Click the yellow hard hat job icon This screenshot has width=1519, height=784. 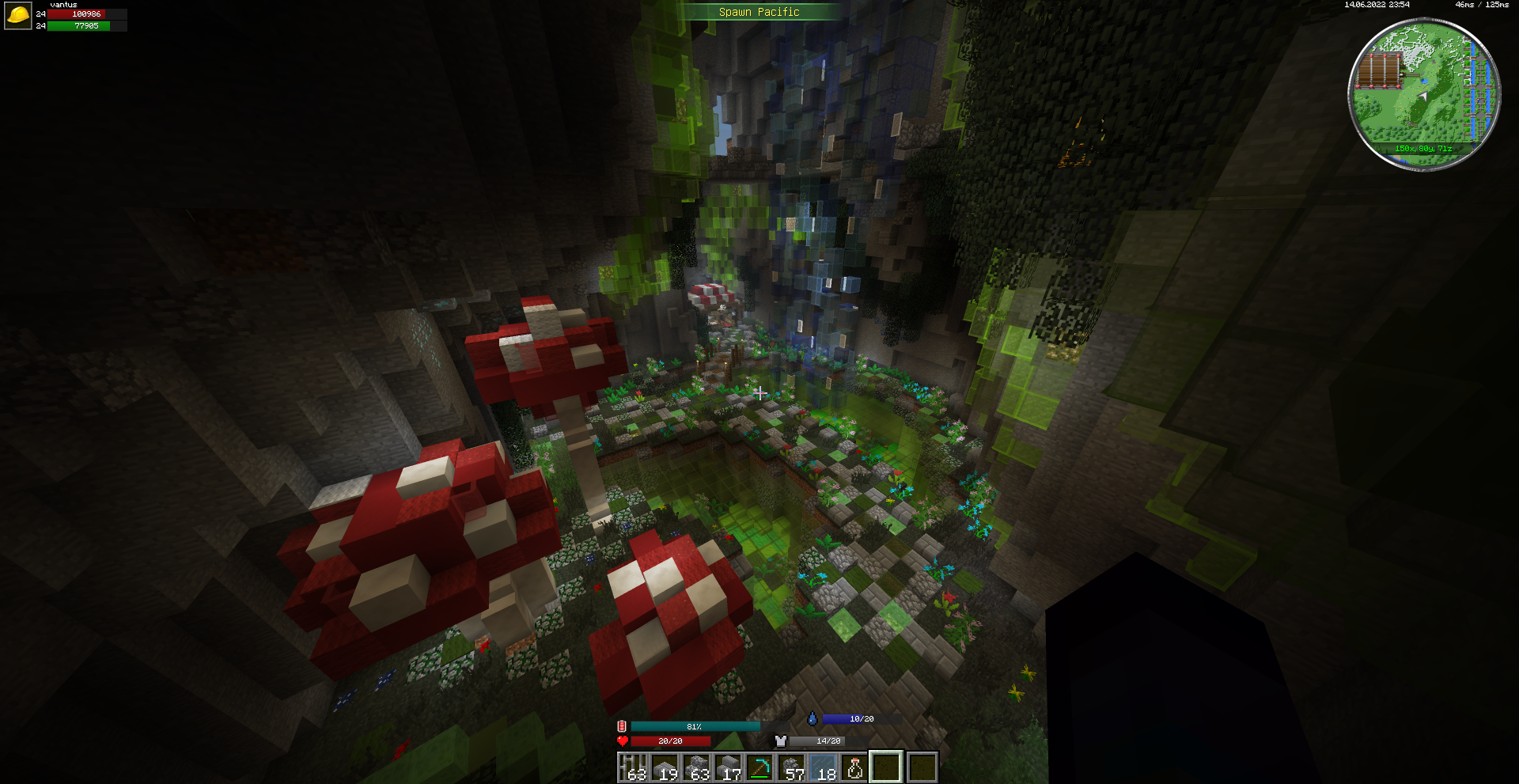click(x=17, y=16)
